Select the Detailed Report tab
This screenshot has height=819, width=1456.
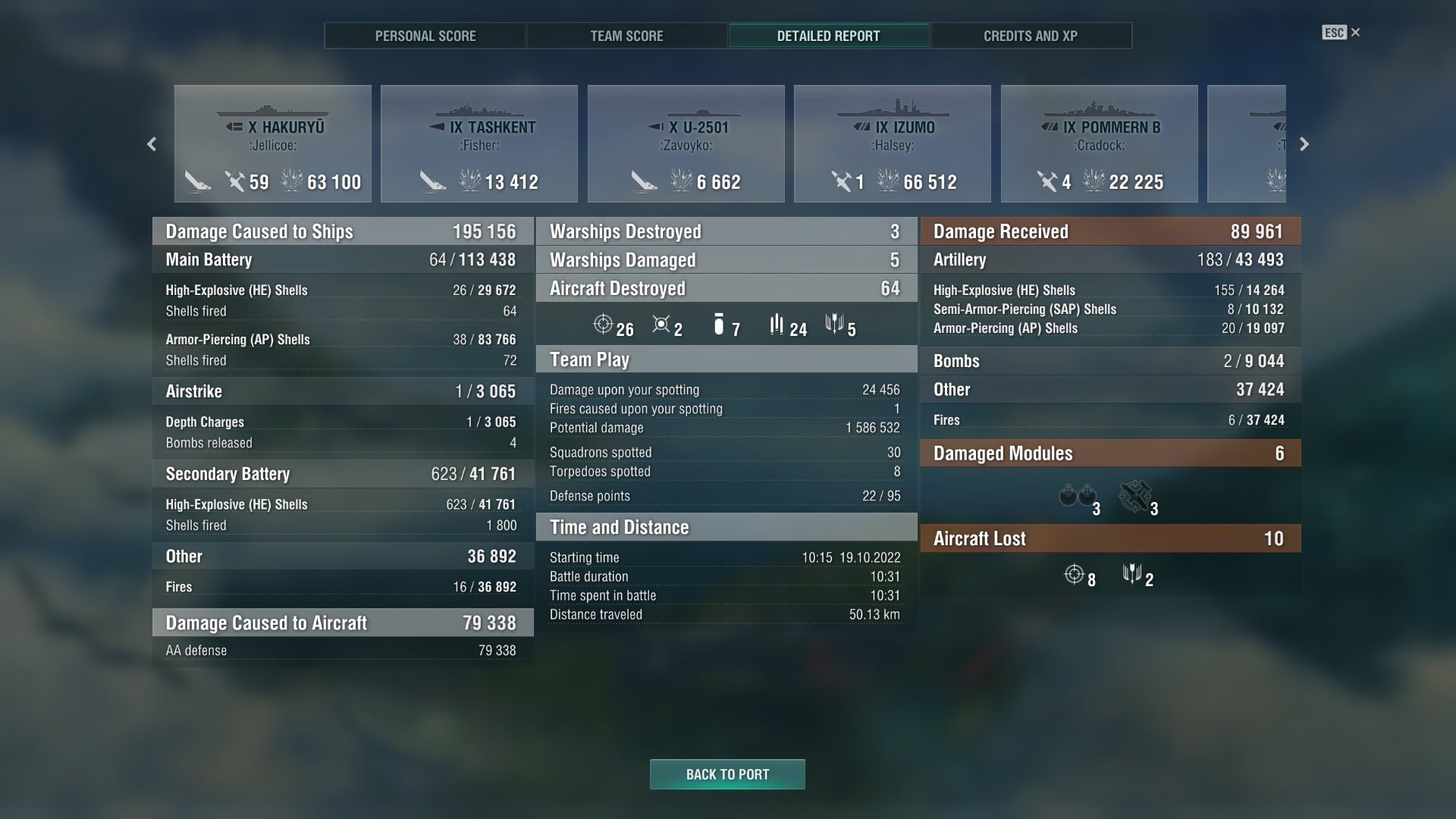click(828, 36)
